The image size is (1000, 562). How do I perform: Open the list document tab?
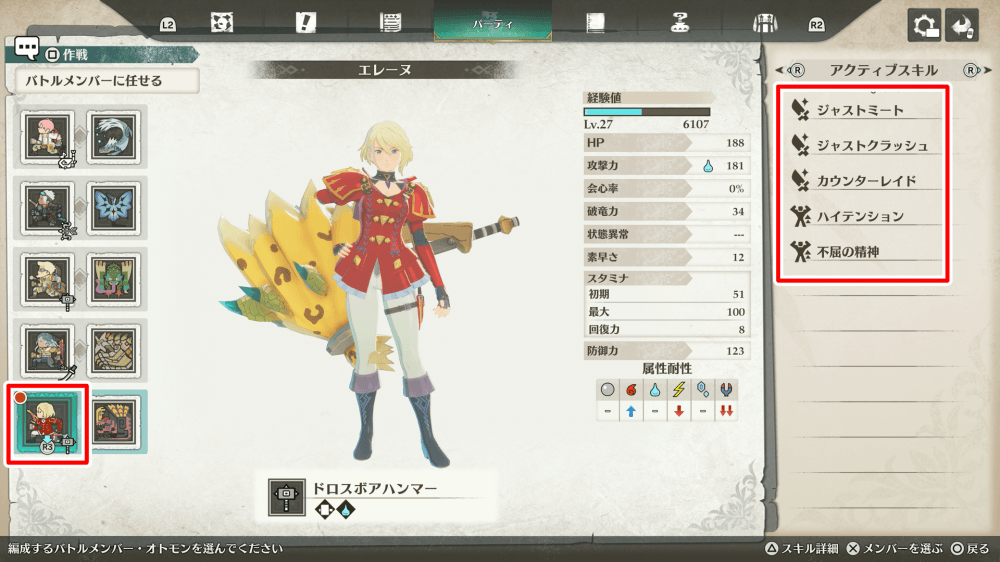[x=391, y=22]
